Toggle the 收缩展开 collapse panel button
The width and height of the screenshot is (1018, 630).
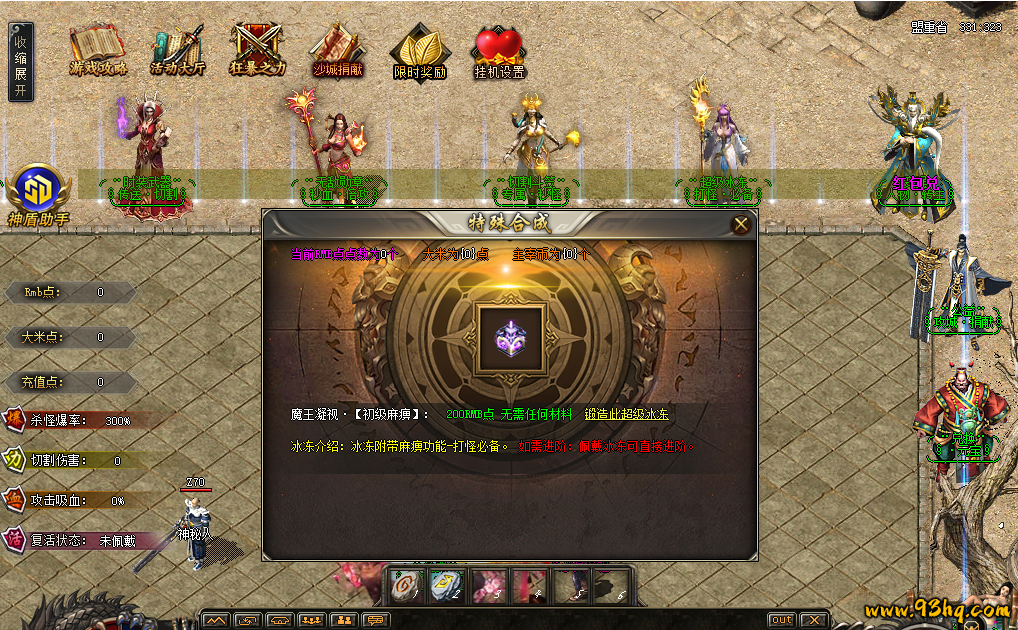(x=20, y=64)
